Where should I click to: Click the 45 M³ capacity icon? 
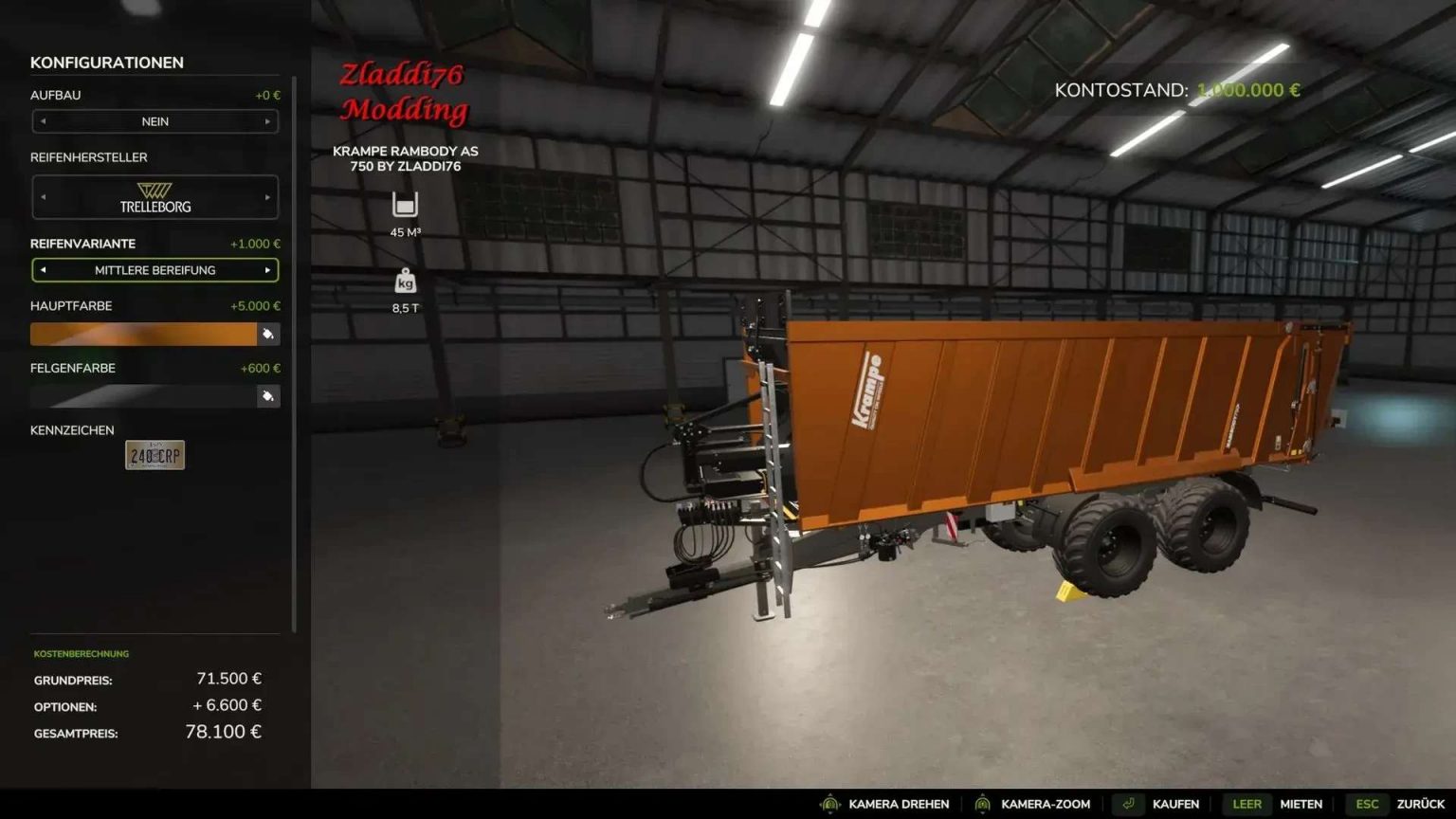coord(405,204)
